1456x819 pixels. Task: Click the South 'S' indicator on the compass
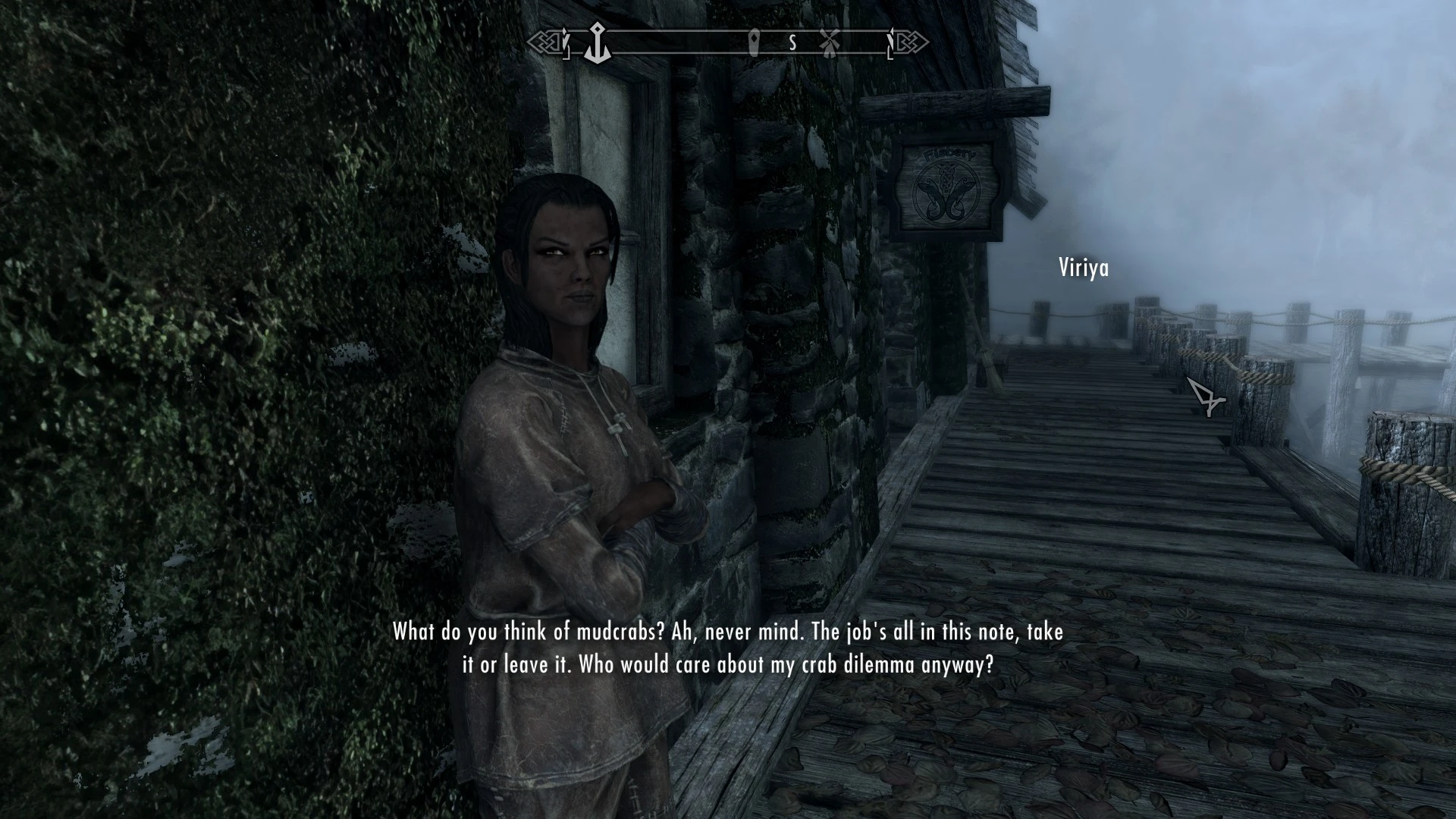(x=792, y=43)
